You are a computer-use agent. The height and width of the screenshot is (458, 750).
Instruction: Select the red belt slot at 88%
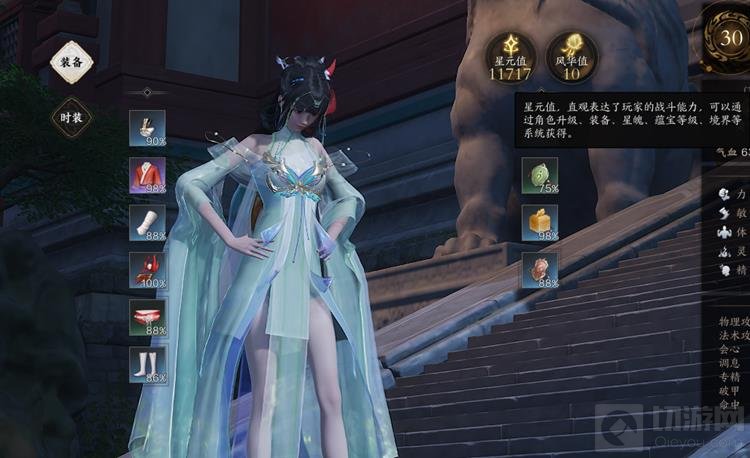pos(147,317)
